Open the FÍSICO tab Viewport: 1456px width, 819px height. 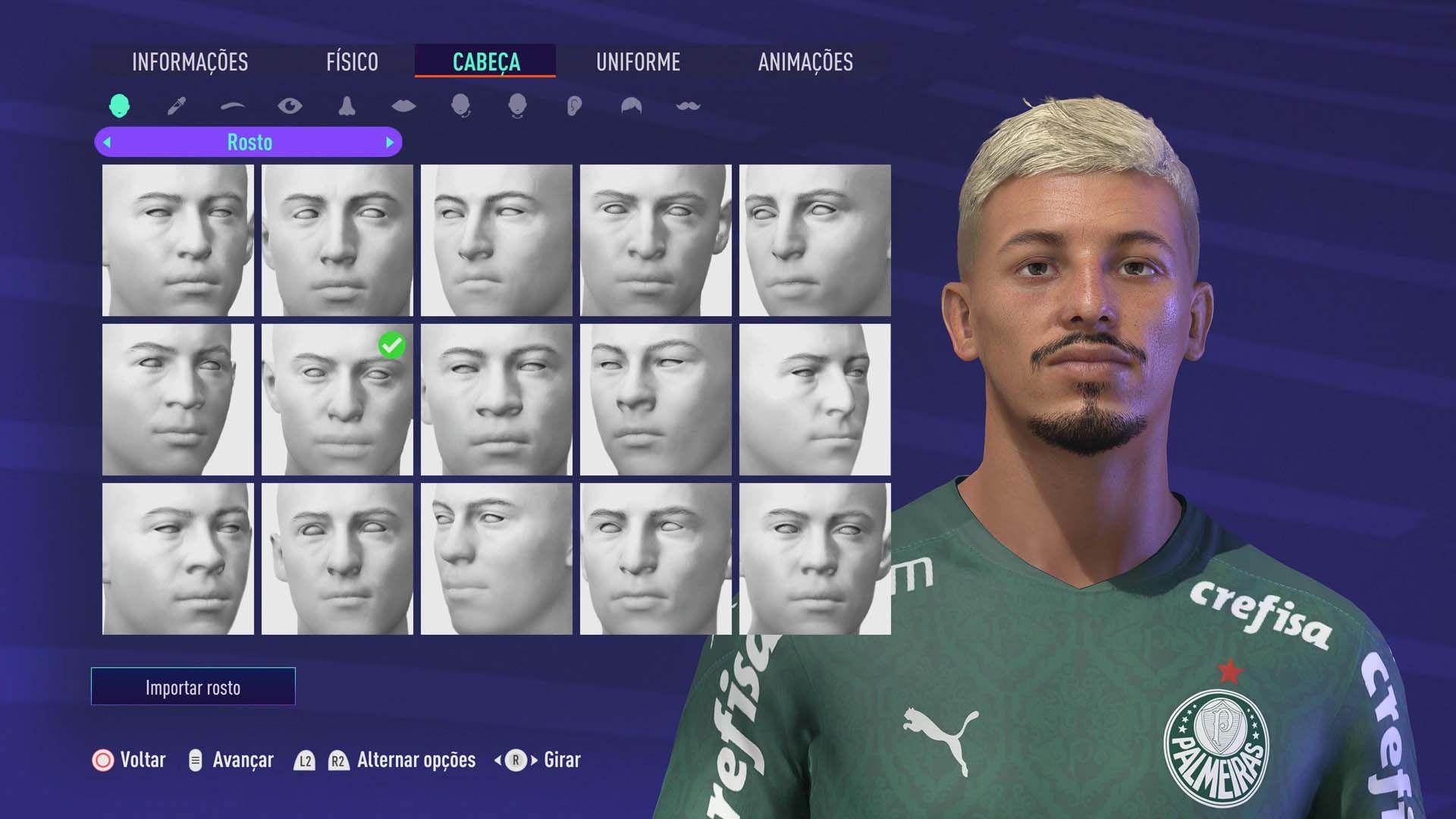352,63
